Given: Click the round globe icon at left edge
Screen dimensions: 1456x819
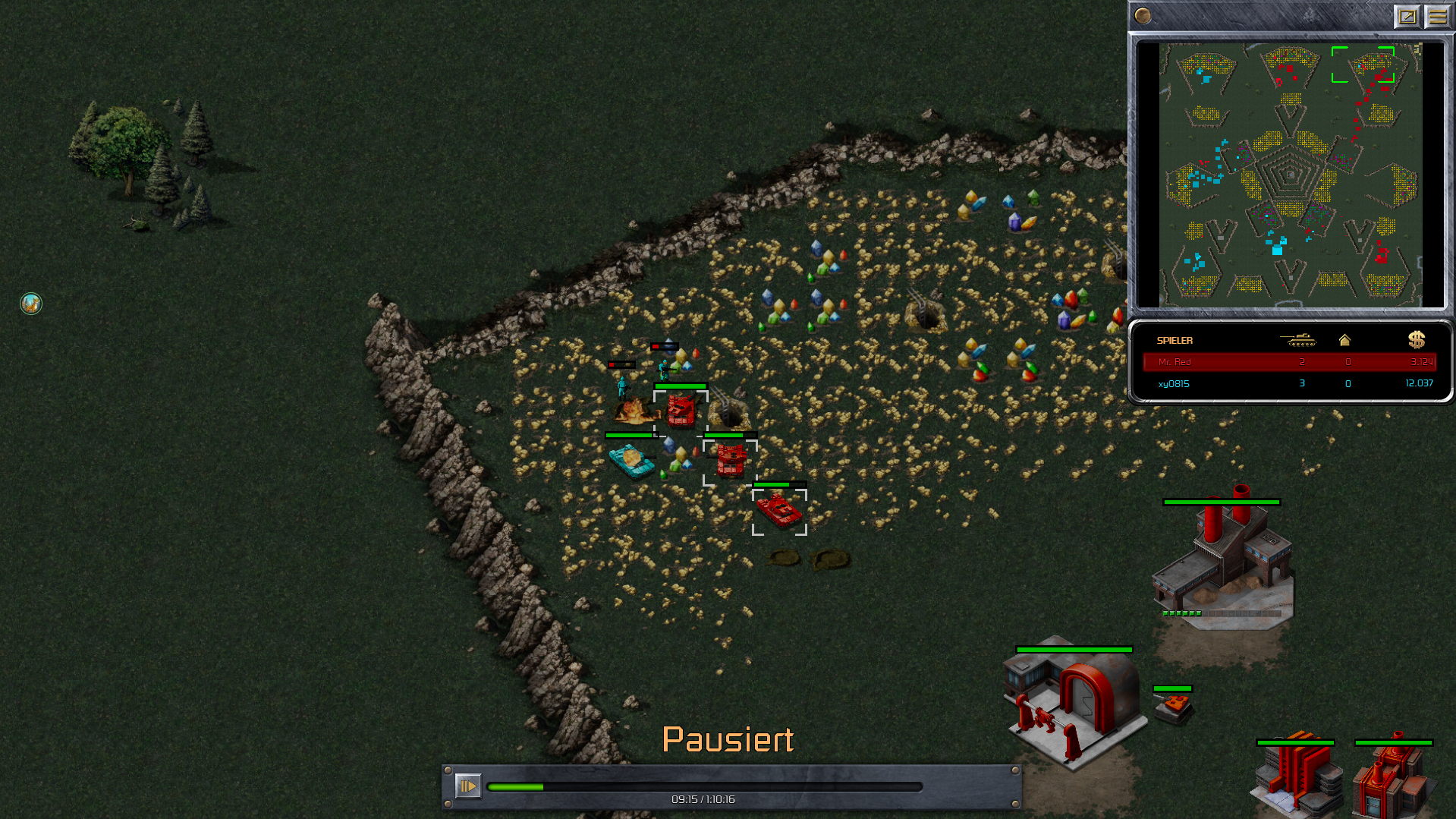Looking at the screenshot, I should click(31, 304).
